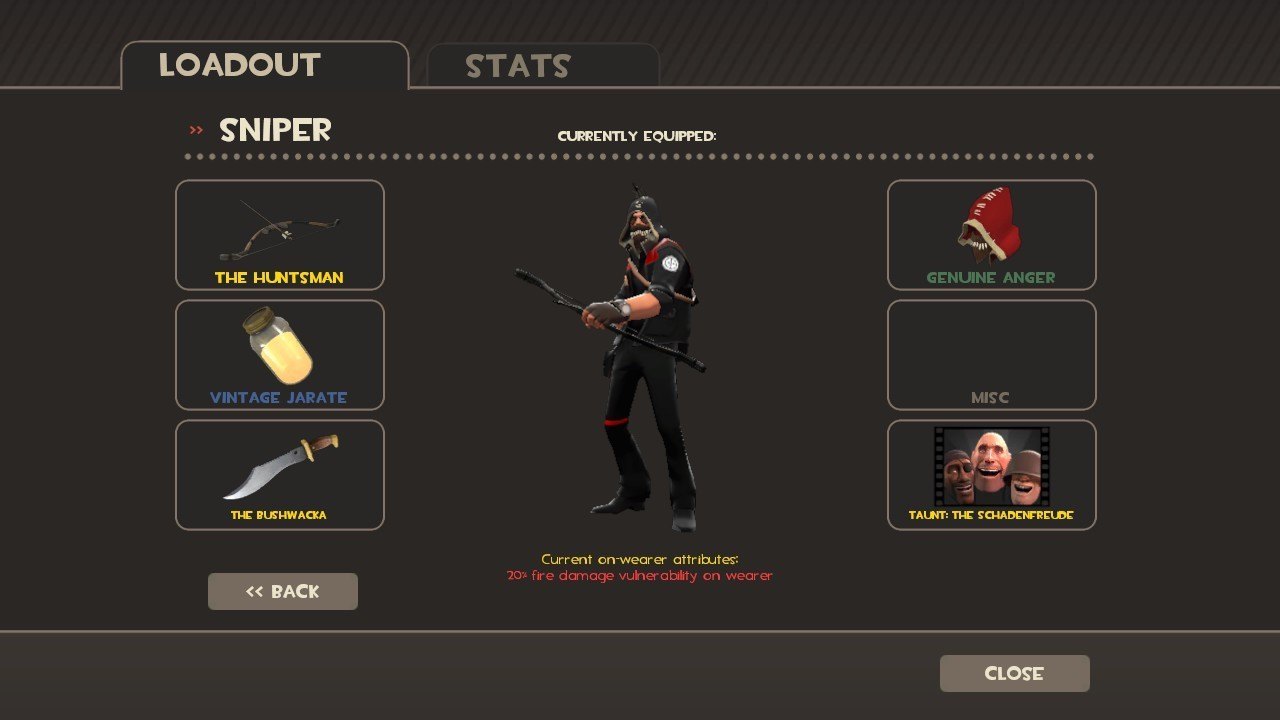Click the empty Misc slot

[991, 355]
